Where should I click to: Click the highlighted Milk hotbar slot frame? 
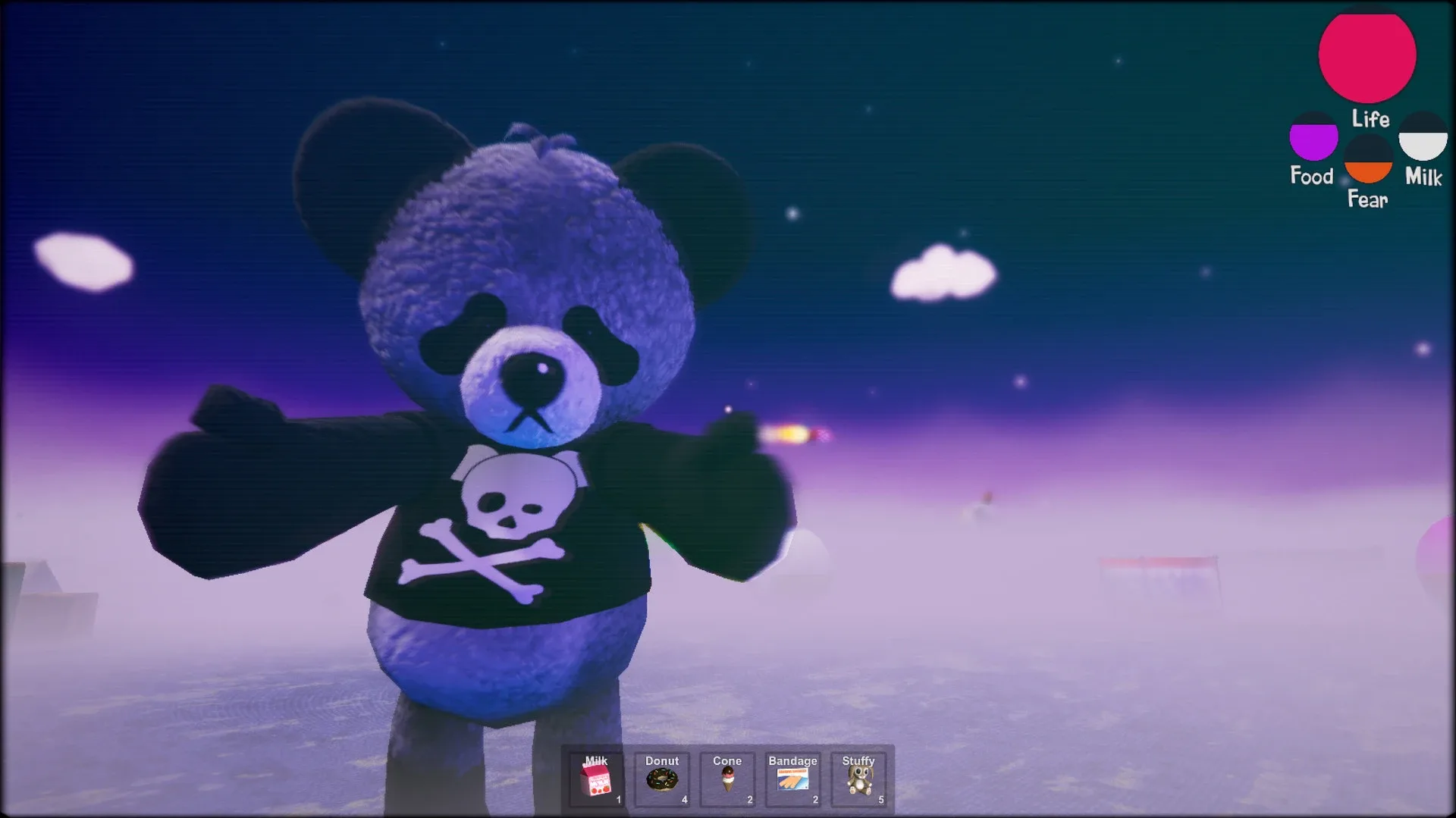(x=595, y=779)
